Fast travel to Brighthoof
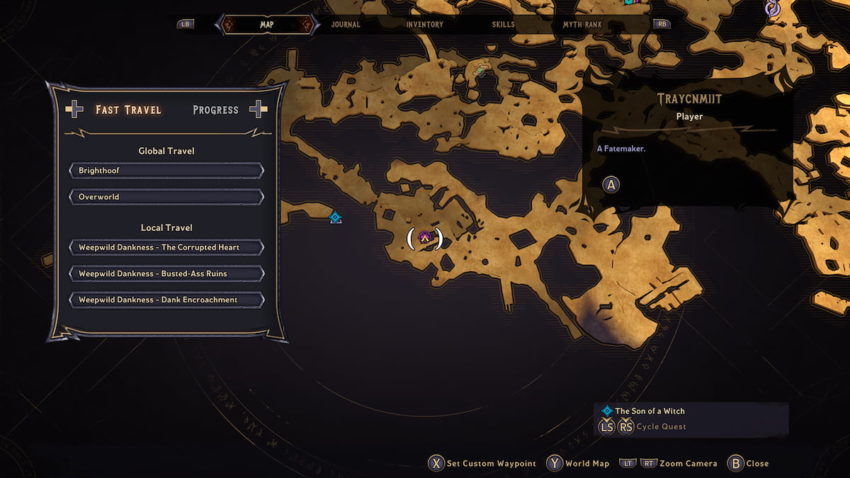Image resolution: width=850 pixels, height=478 pixels. click(x=166, y=171)
